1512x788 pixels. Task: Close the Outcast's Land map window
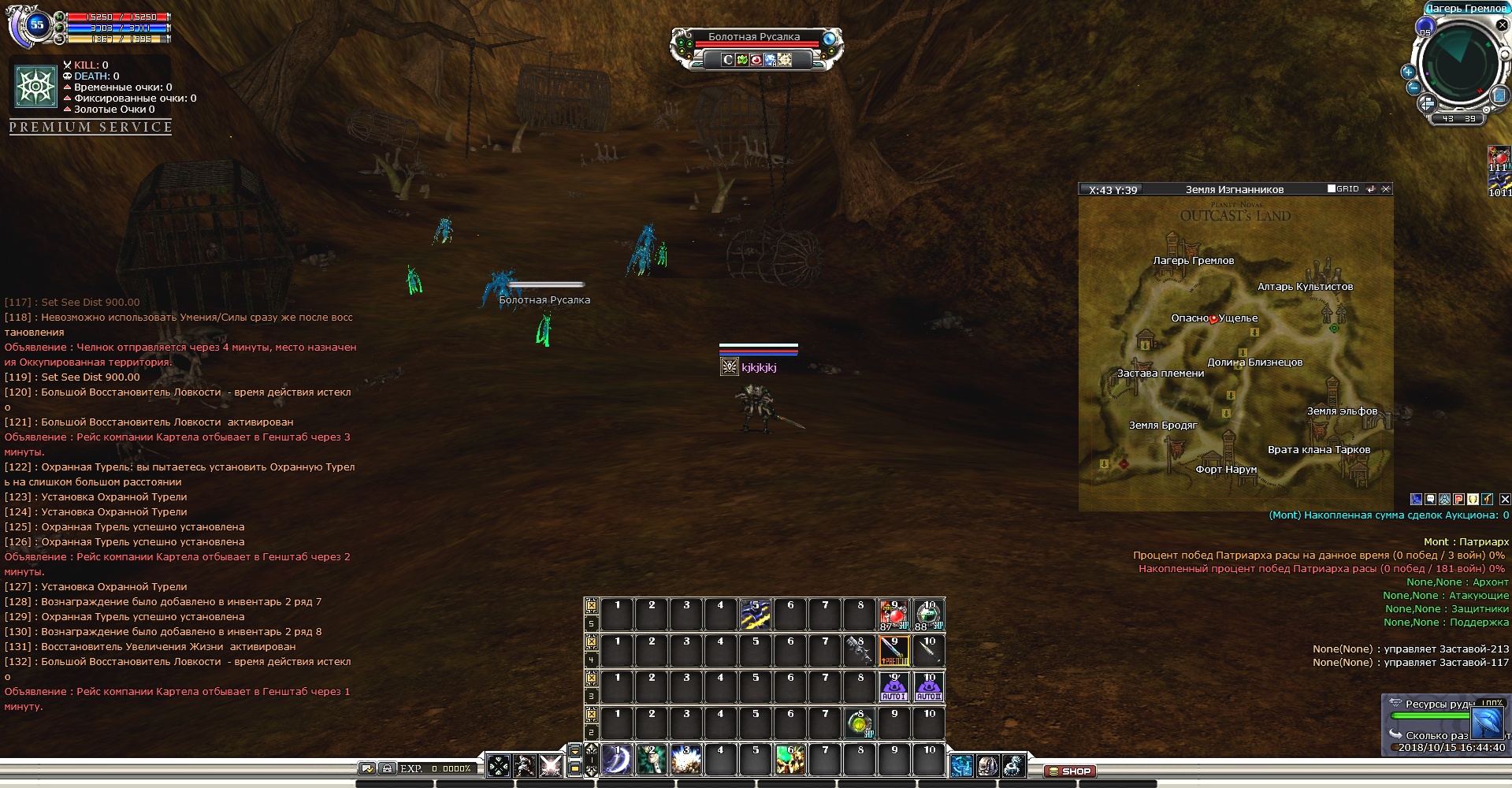pyautogui.click(x=1386, y=189)
